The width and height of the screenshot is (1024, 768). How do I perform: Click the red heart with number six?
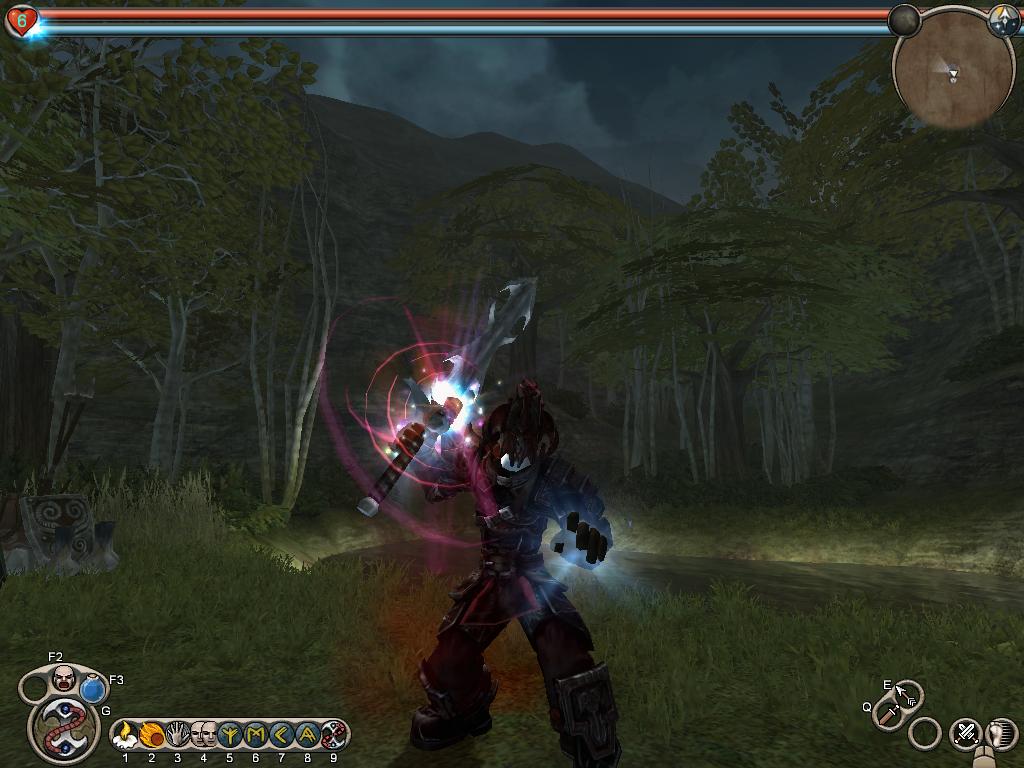[x=22, y=21]
